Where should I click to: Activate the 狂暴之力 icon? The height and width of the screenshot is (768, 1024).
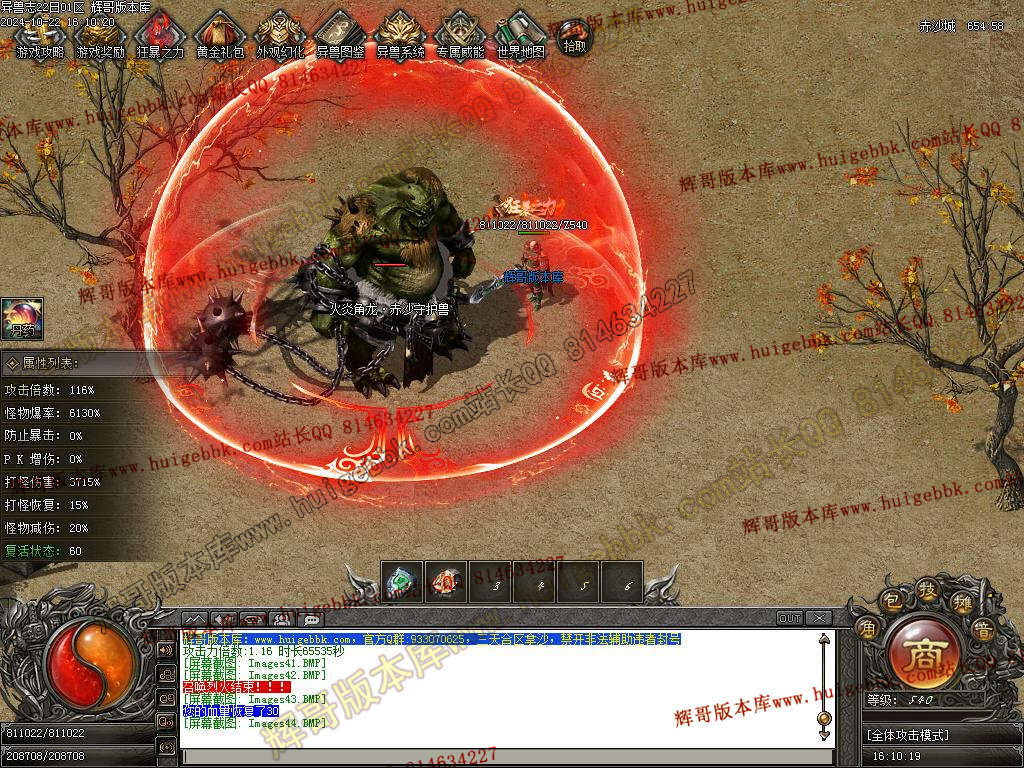point(160,37)
